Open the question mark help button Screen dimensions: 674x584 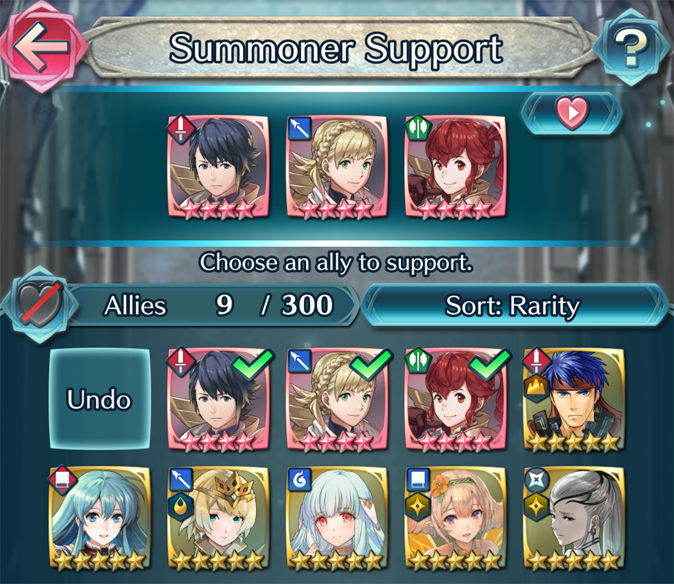(x=630, y=48)
